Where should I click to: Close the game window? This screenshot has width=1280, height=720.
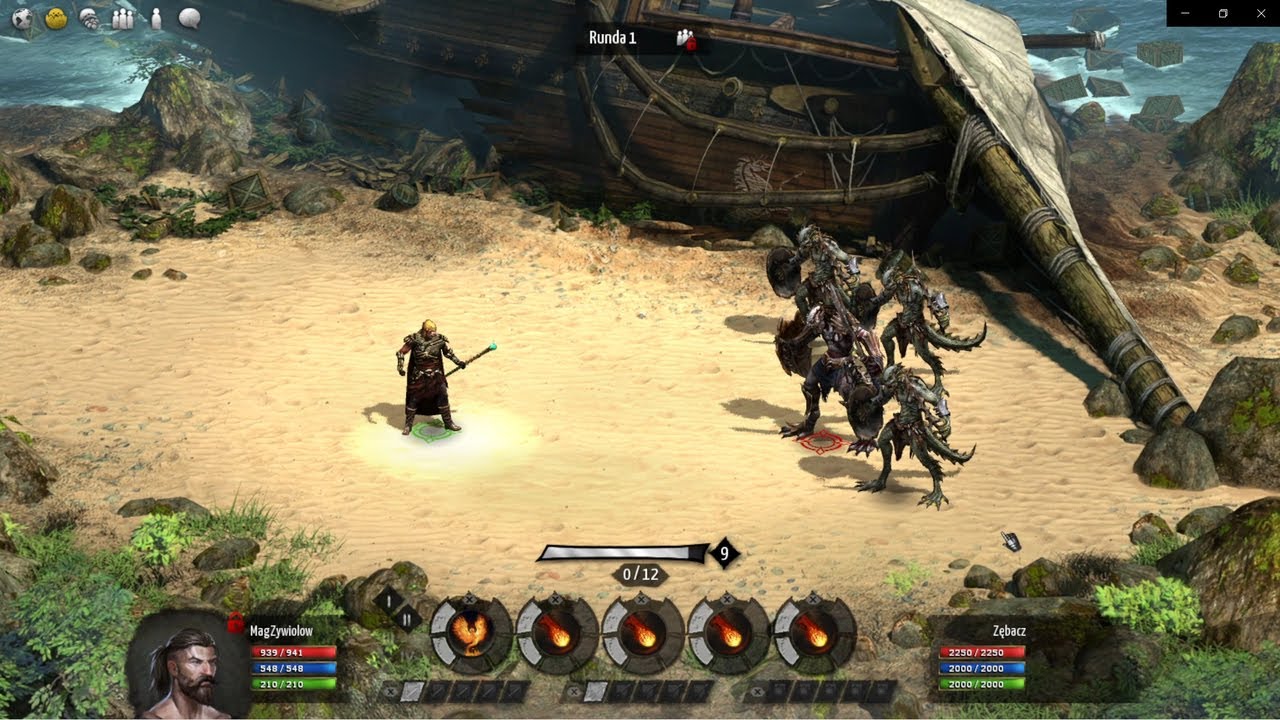[x=1260, y=13]
